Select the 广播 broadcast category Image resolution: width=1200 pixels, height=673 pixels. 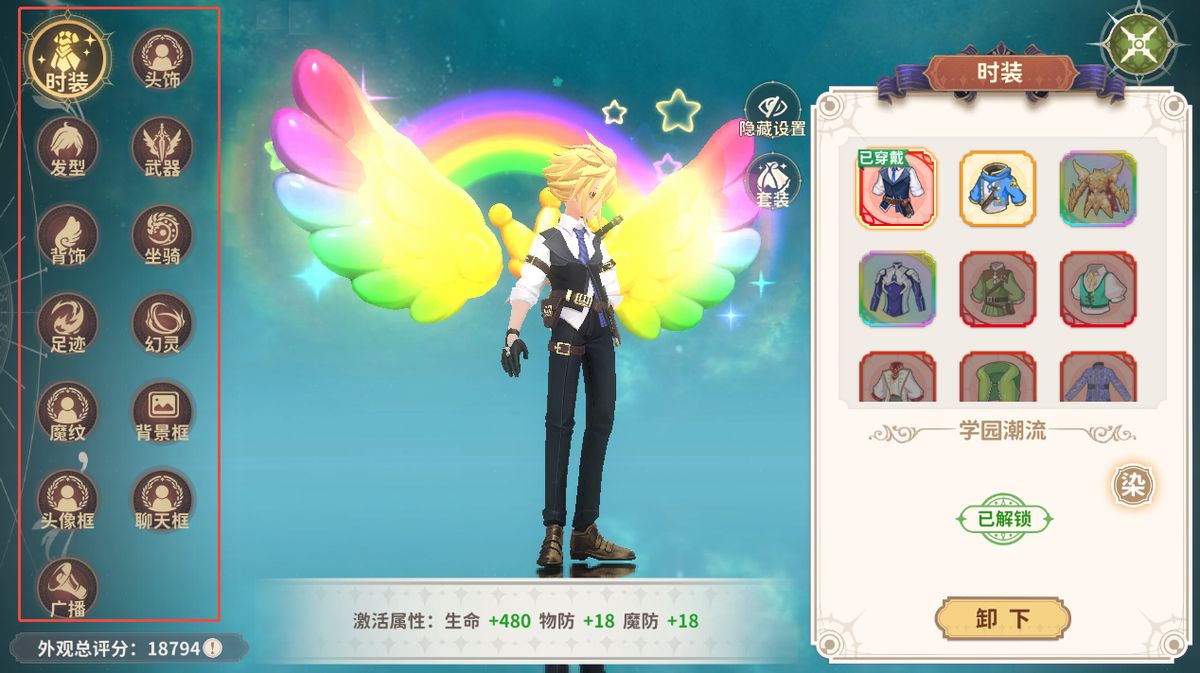68,587
